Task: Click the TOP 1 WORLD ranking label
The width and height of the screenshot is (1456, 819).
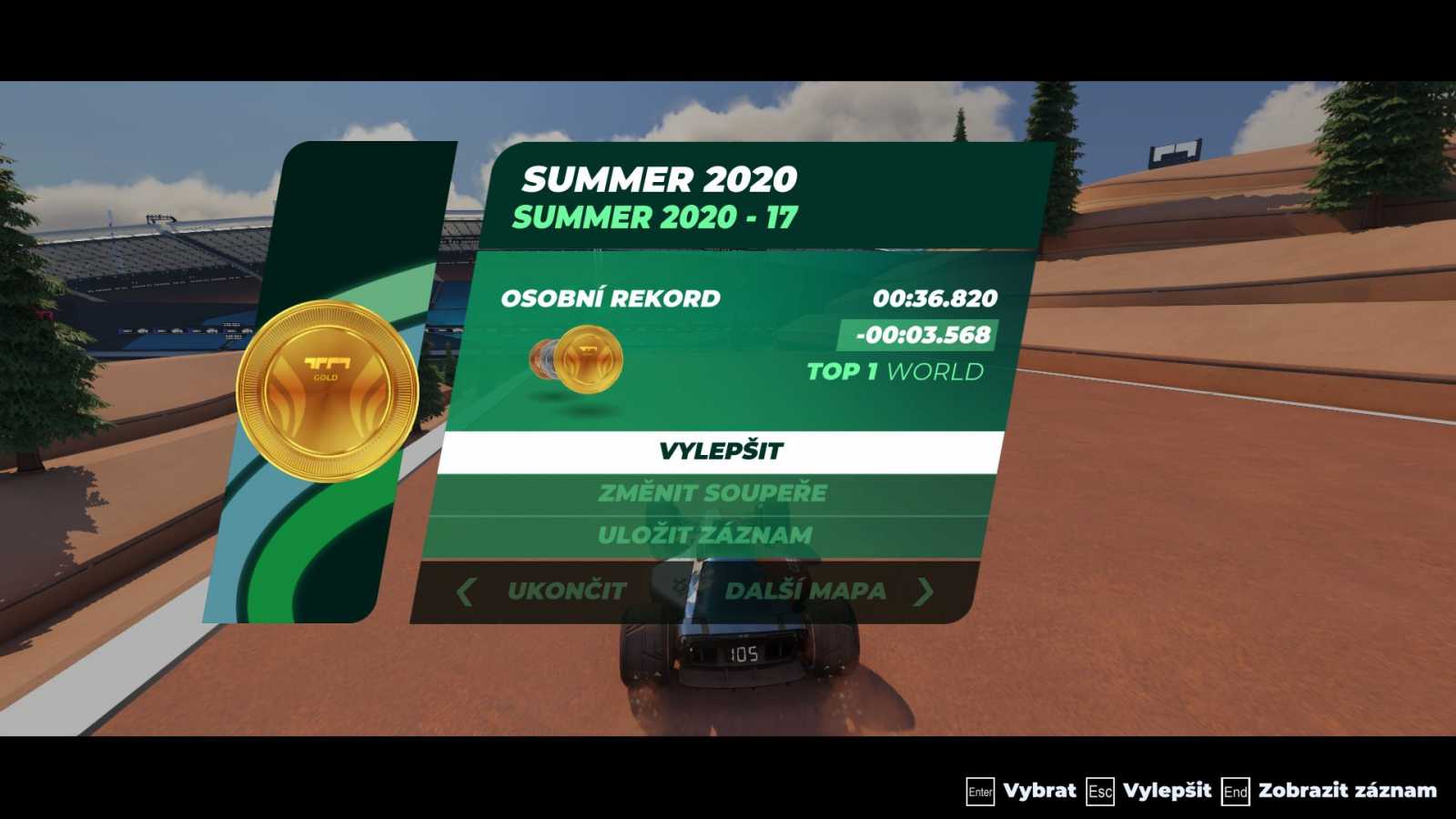Action: coord(895,371)
